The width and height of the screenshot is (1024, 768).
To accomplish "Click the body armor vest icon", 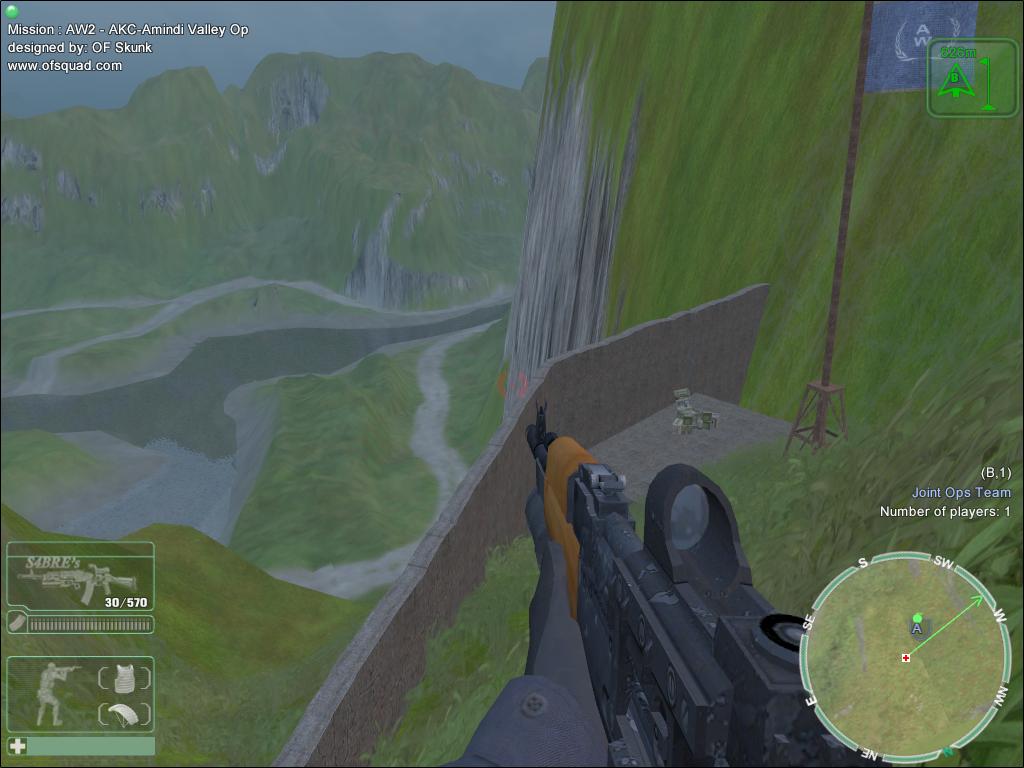I will [124, 679].
